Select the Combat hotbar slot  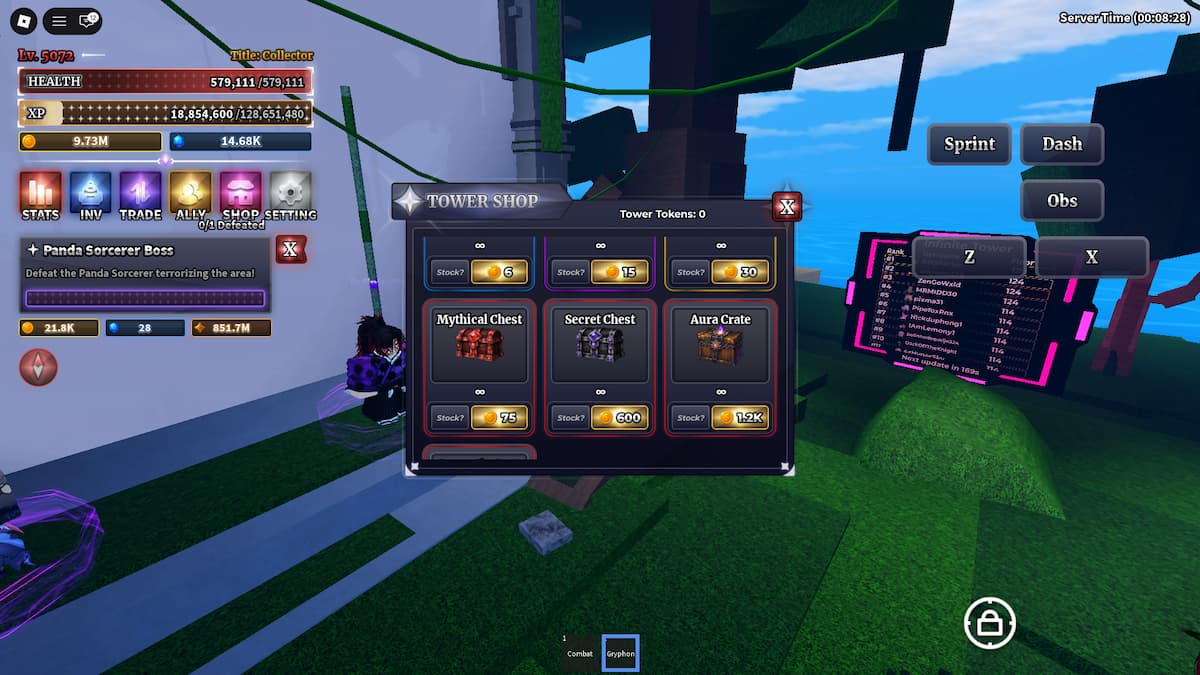tap(580, 653)
